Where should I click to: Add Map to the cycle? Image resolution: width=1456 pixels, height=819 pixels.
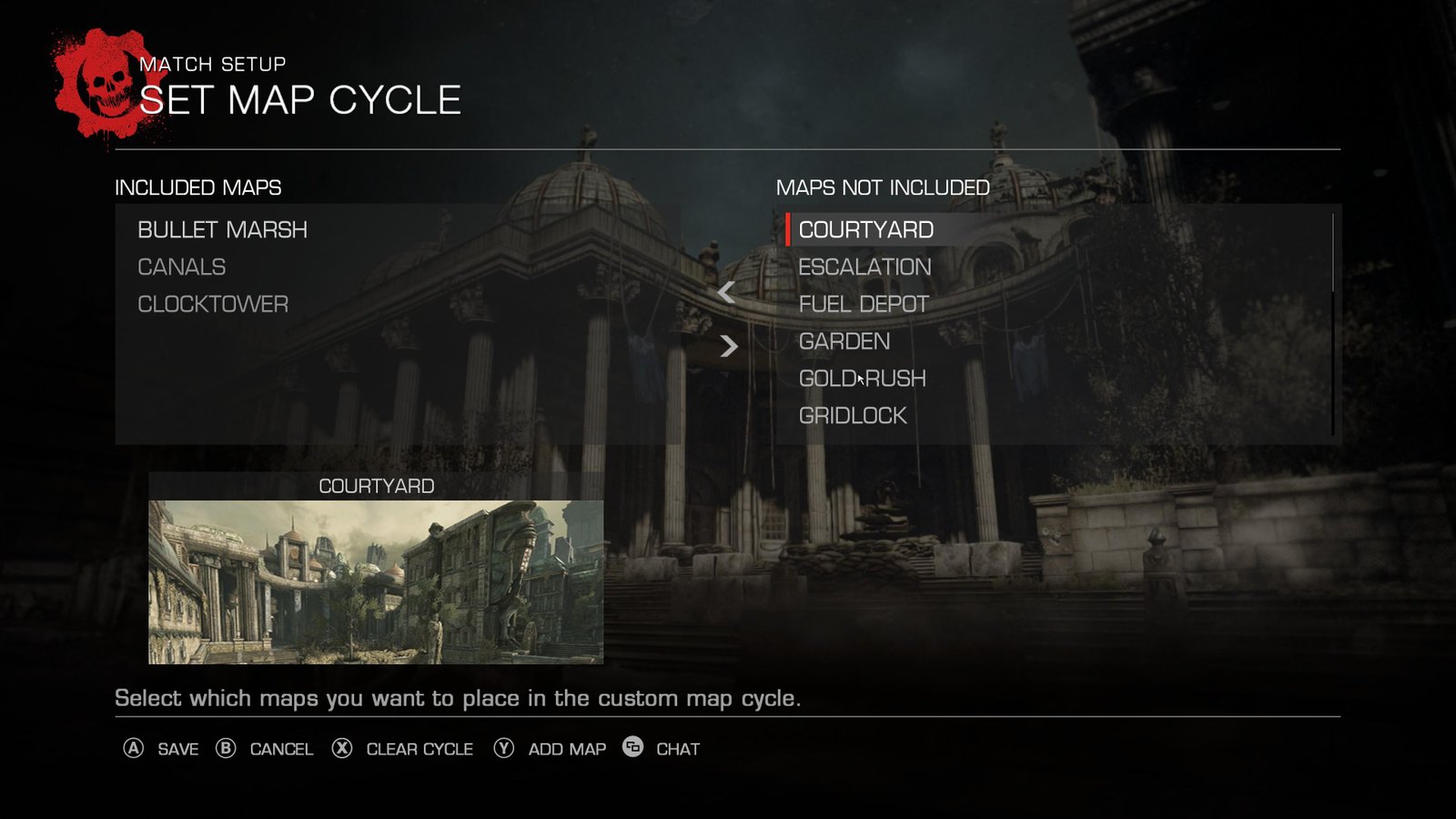click(550, 749)
